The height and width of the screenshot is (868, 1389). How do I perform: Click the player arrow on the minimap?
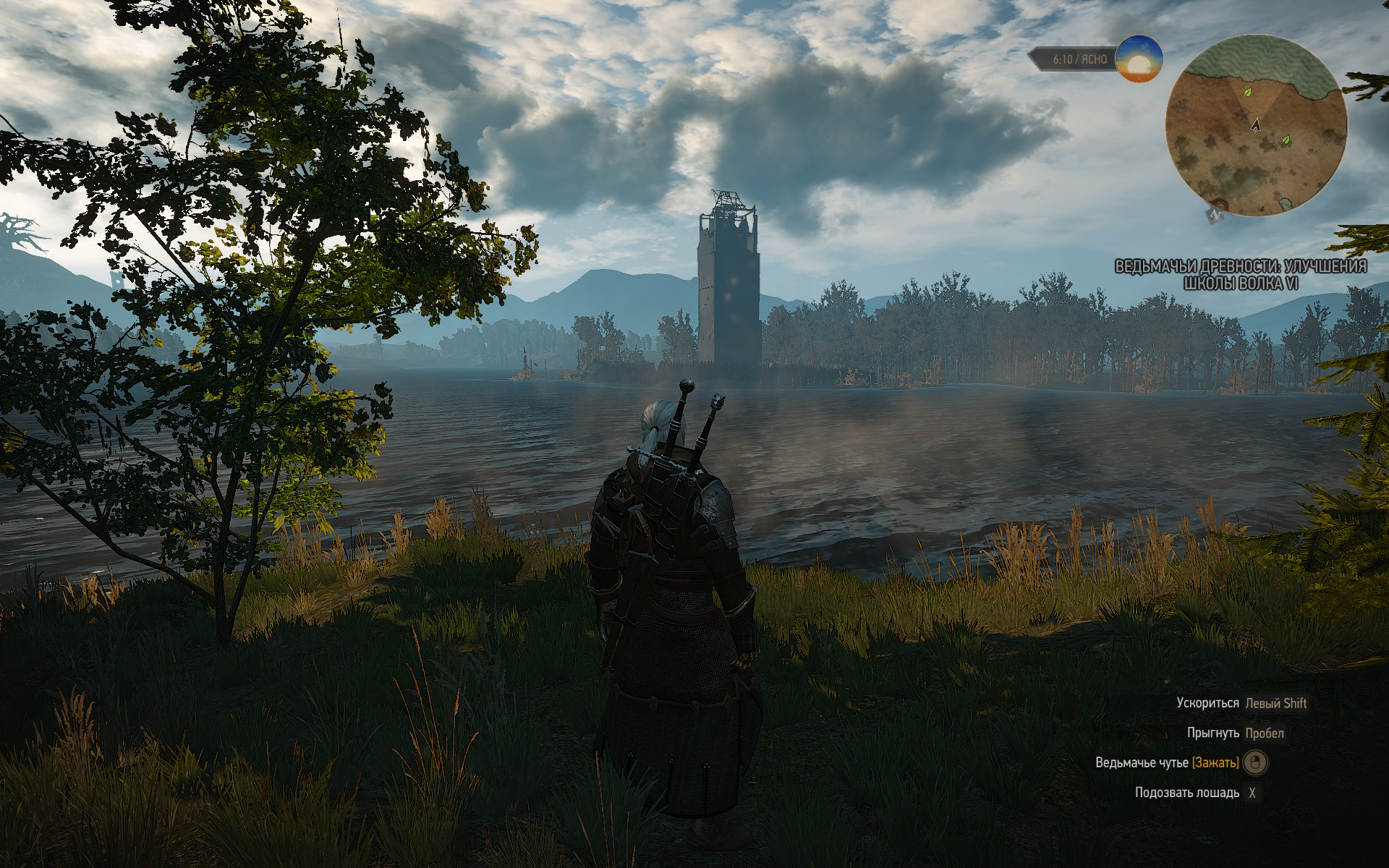pos(1256,125)
